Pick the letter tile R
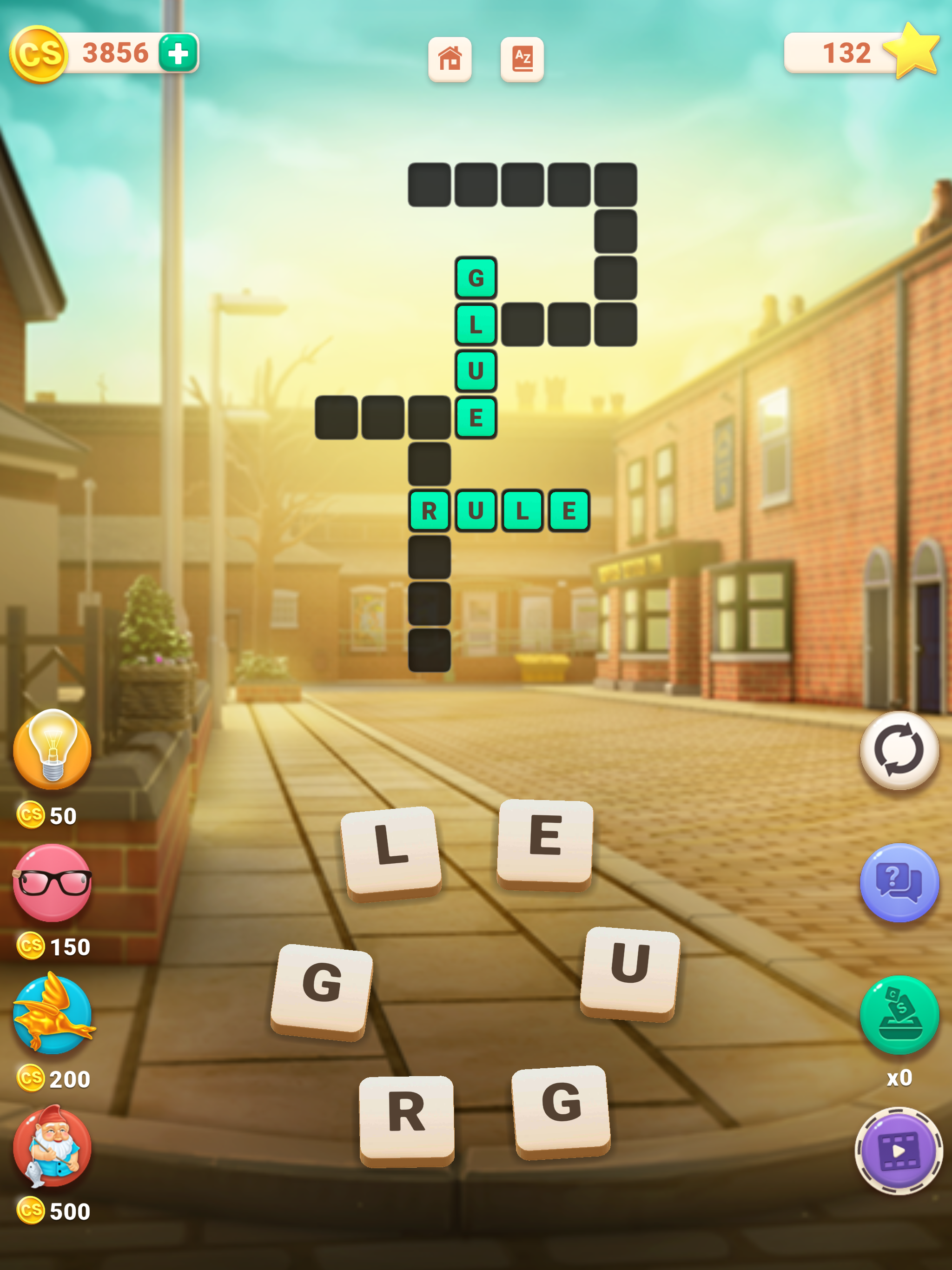Image resolution: width=952 pixels, height=1270 pixels. tap(407, 1119)
